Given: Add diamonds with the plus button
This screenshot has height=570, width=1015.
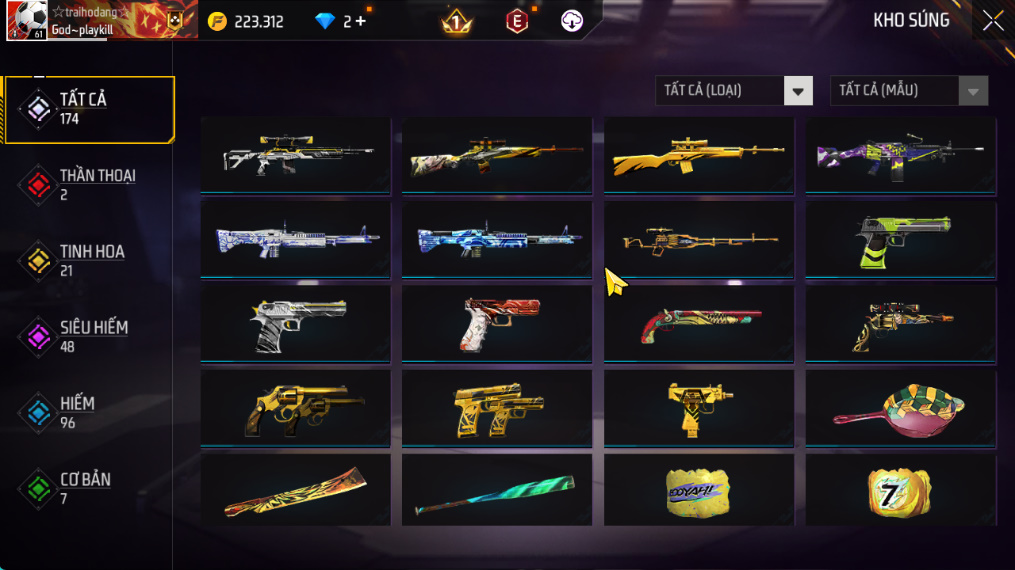Looking at the screenshot, I should coord(360,21).
